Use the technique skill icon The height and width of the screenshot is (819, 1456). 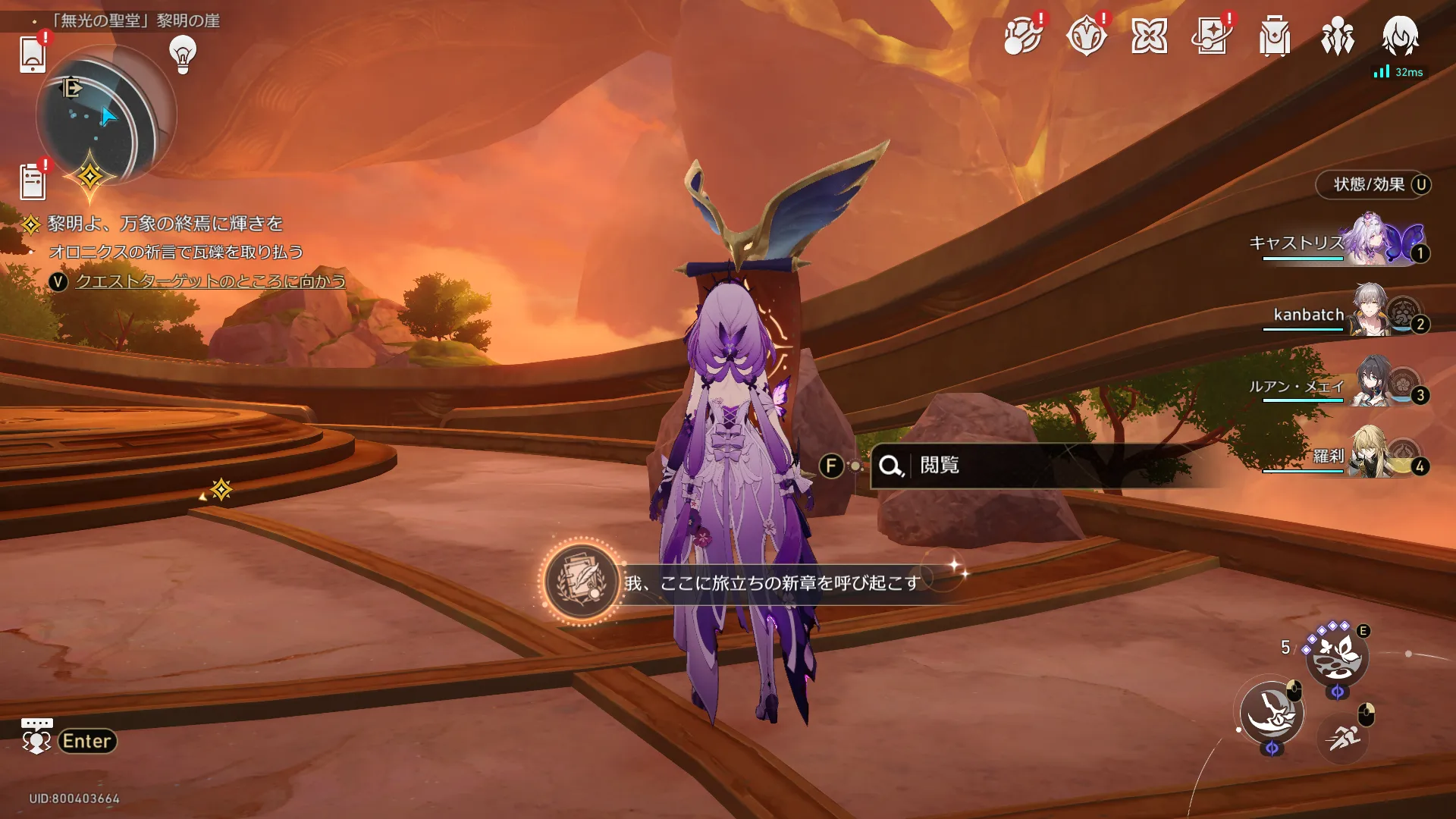(1337, 657)
